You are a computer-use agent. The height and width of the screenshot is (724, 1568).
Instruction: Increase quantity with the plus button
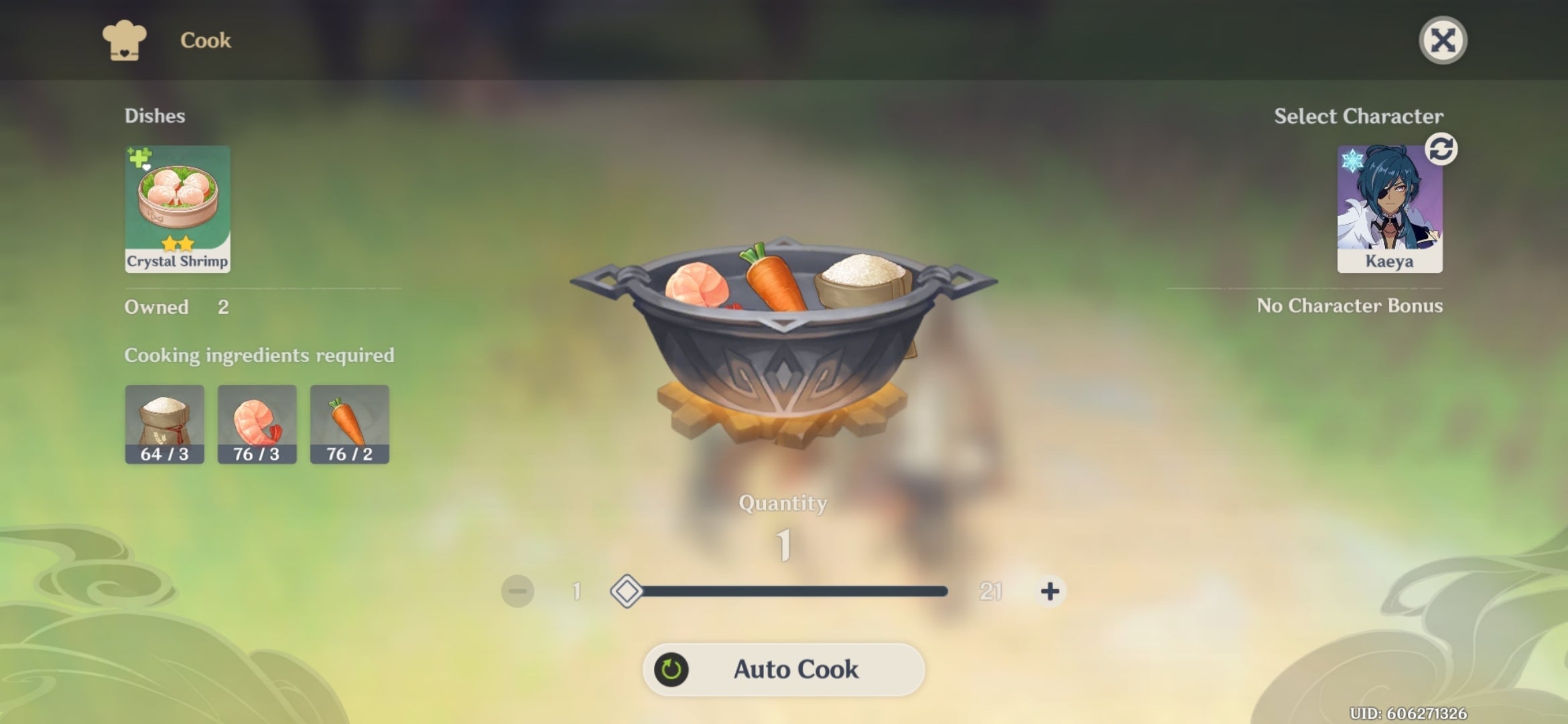coord(1048,591)
